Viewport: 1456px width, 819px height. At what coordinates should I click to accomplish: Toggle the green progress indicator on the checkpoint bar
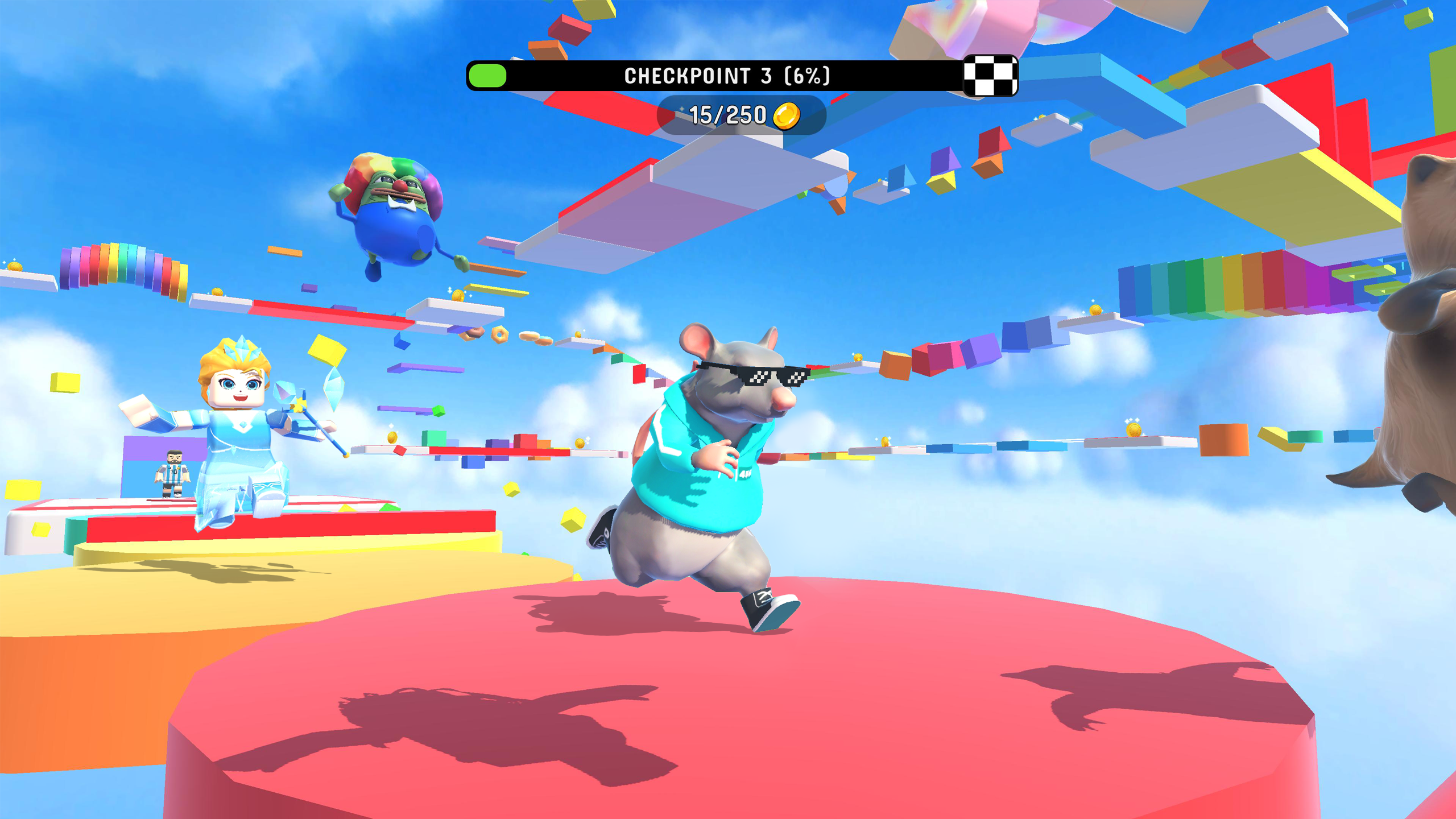tap(486, 74)
